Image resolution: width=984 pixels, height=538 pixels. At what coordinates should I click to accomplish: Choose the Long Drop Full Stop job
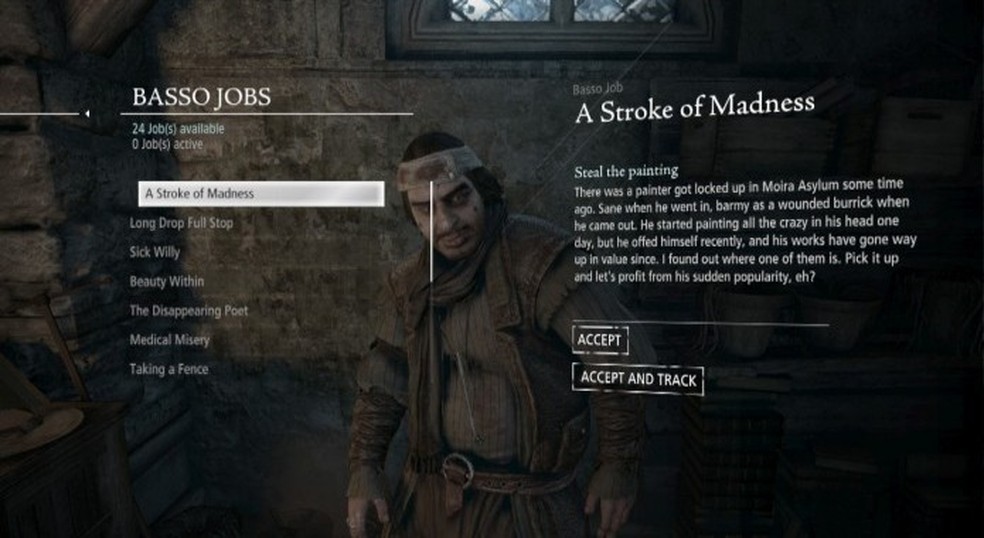181,222
